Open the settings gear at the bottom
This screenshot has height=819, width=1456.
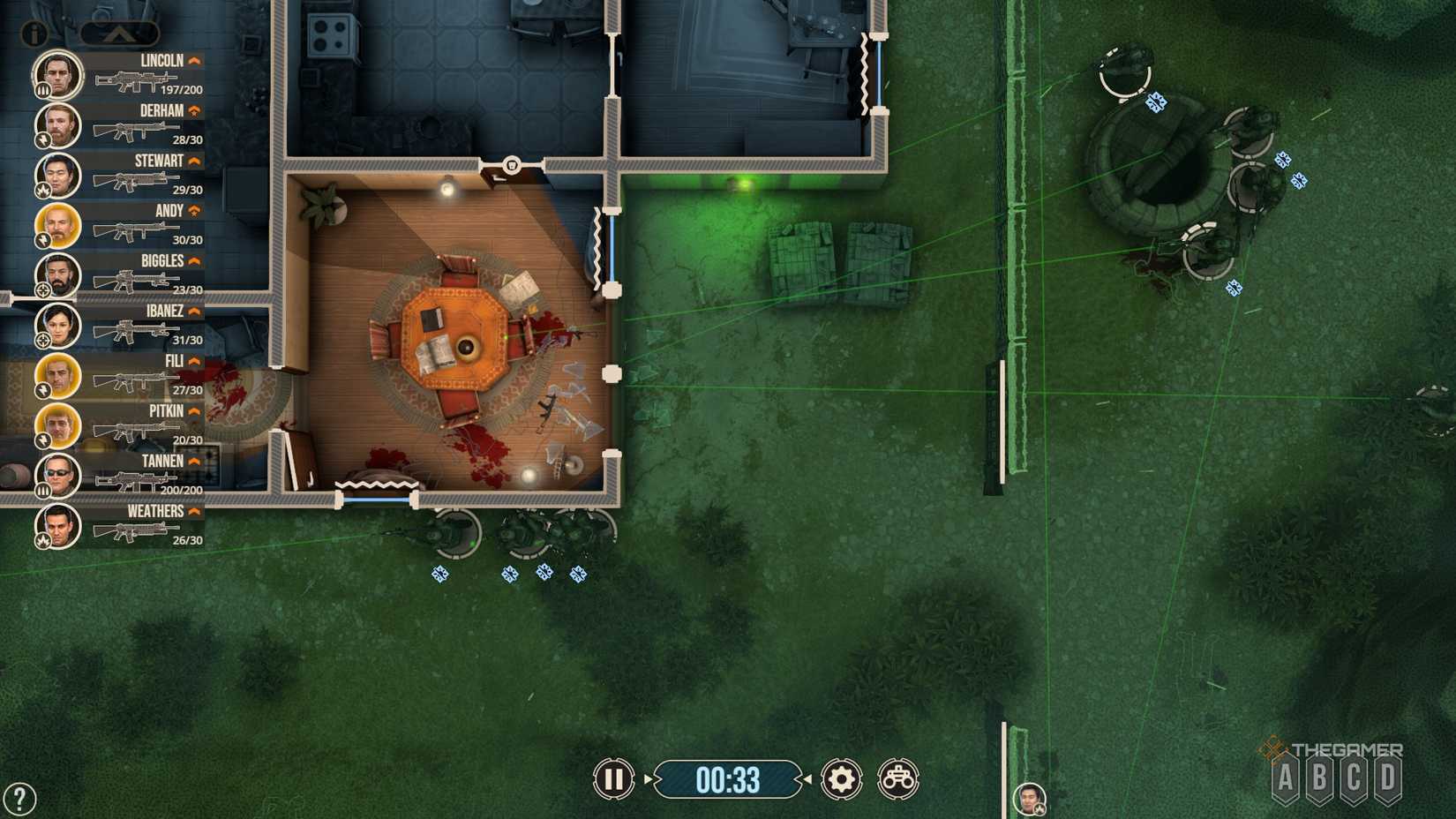point(840,780)
